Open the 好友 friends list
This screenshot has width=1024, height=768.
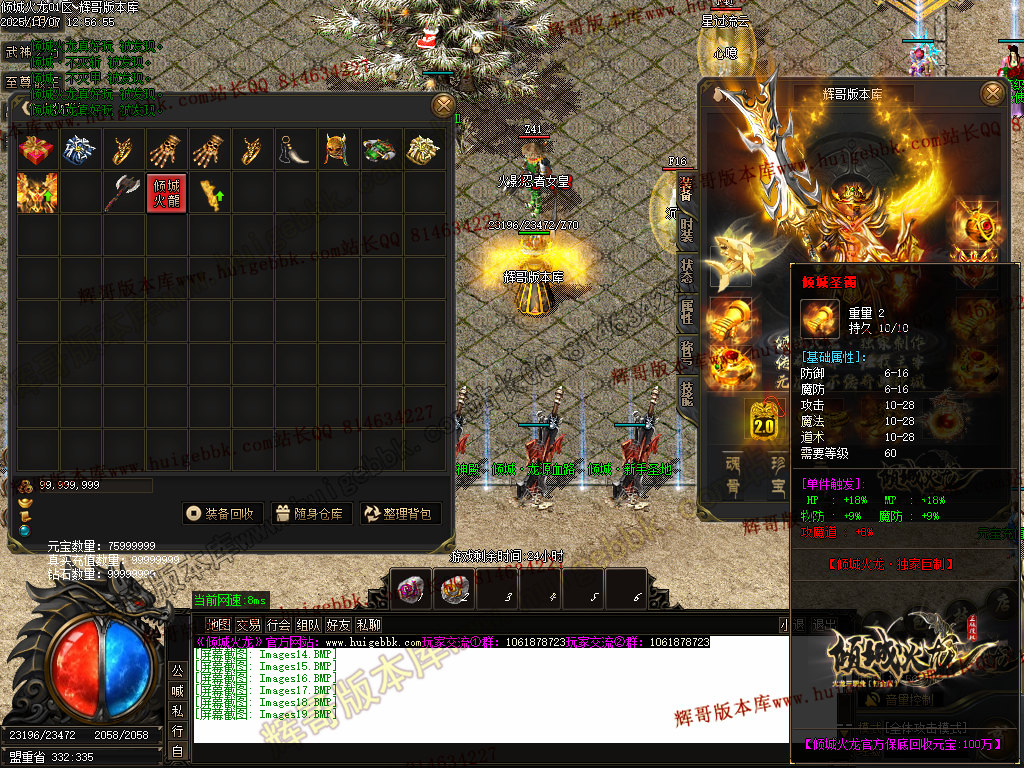(338, 625)
